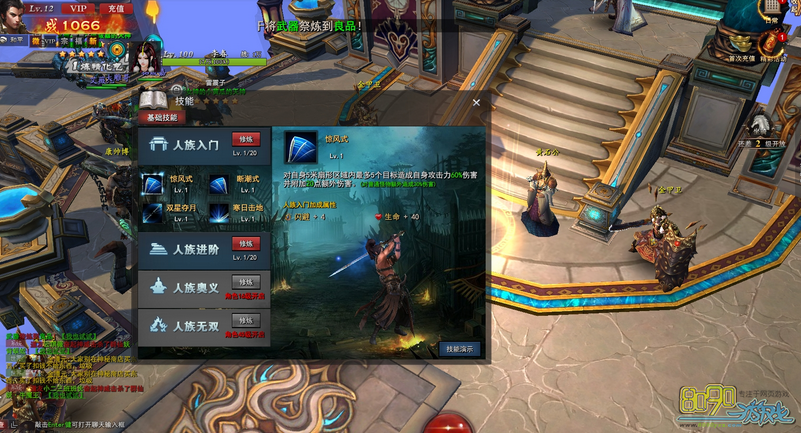This screenshot has height=433, width=801.
Task: Select the locked 人族奥义 category
Action: [204, 285]
